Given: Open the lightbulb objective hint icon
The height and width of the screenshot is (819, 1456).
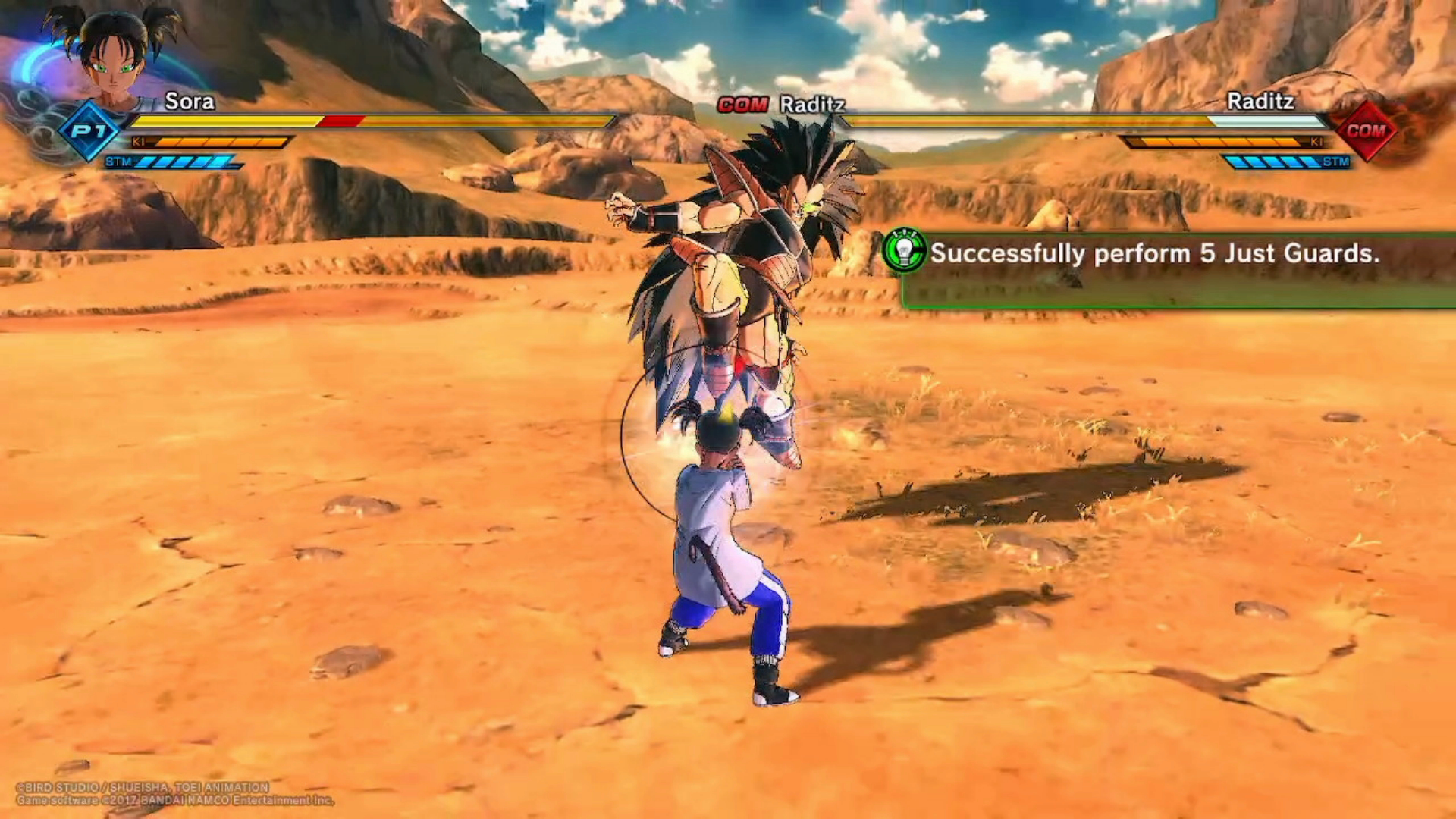Looking at the screenshot, I should tap(904, 251).
